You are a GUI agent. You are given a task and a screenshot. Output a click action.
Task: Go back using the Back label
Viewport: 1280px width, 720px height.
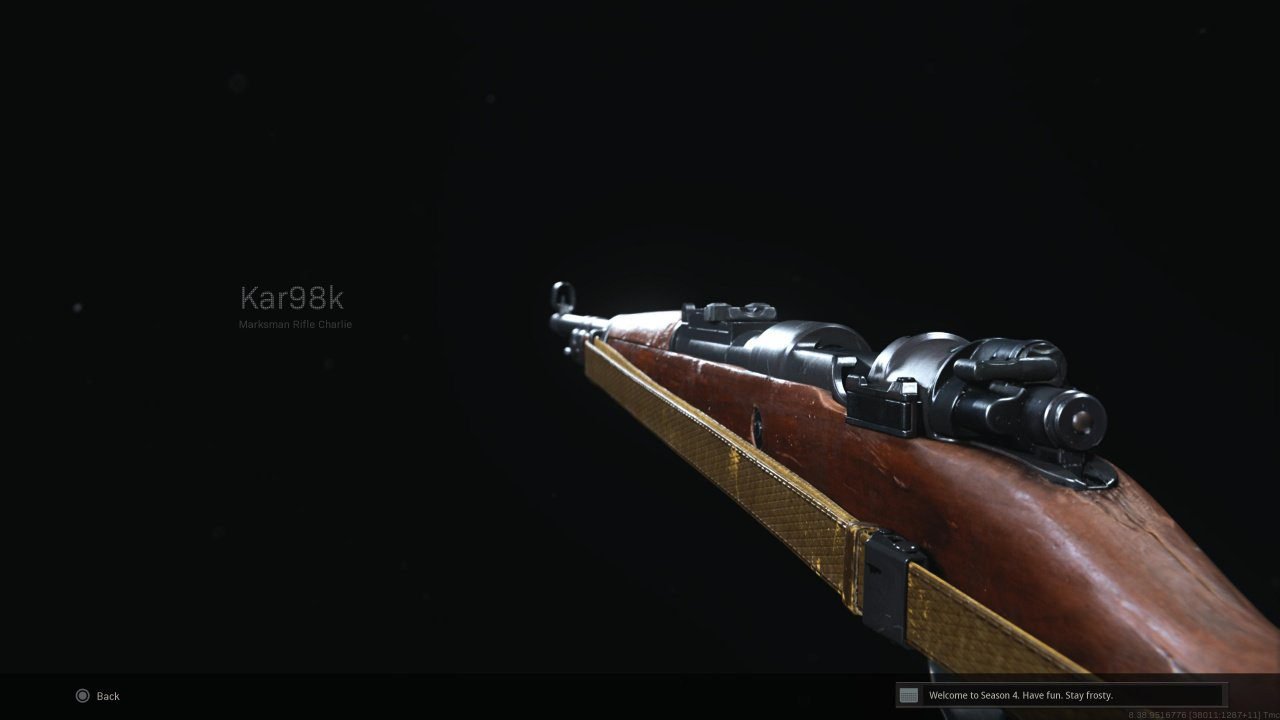107,696
